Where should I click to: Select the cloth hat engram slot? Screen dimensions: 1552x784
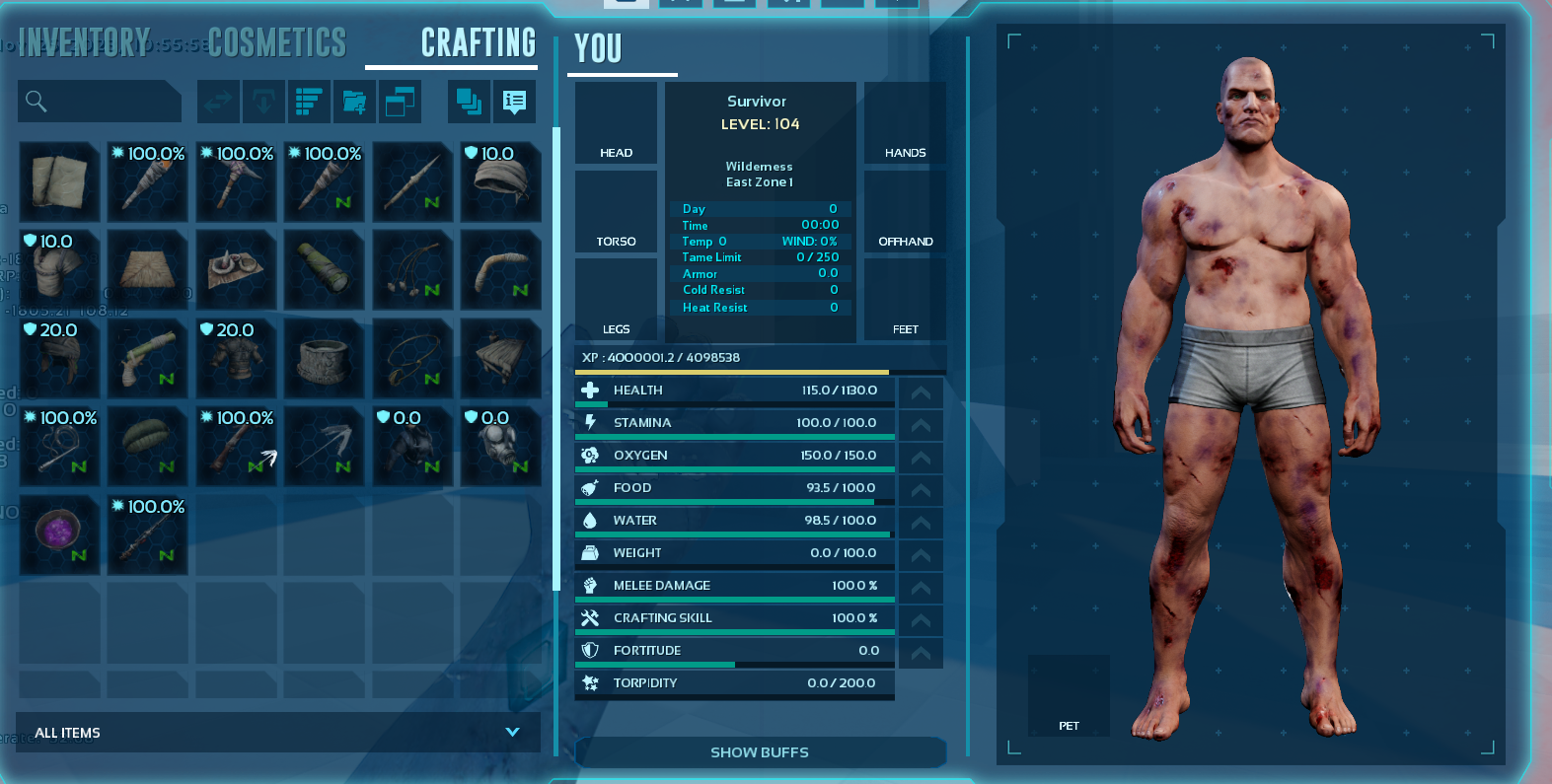point(501,181)
